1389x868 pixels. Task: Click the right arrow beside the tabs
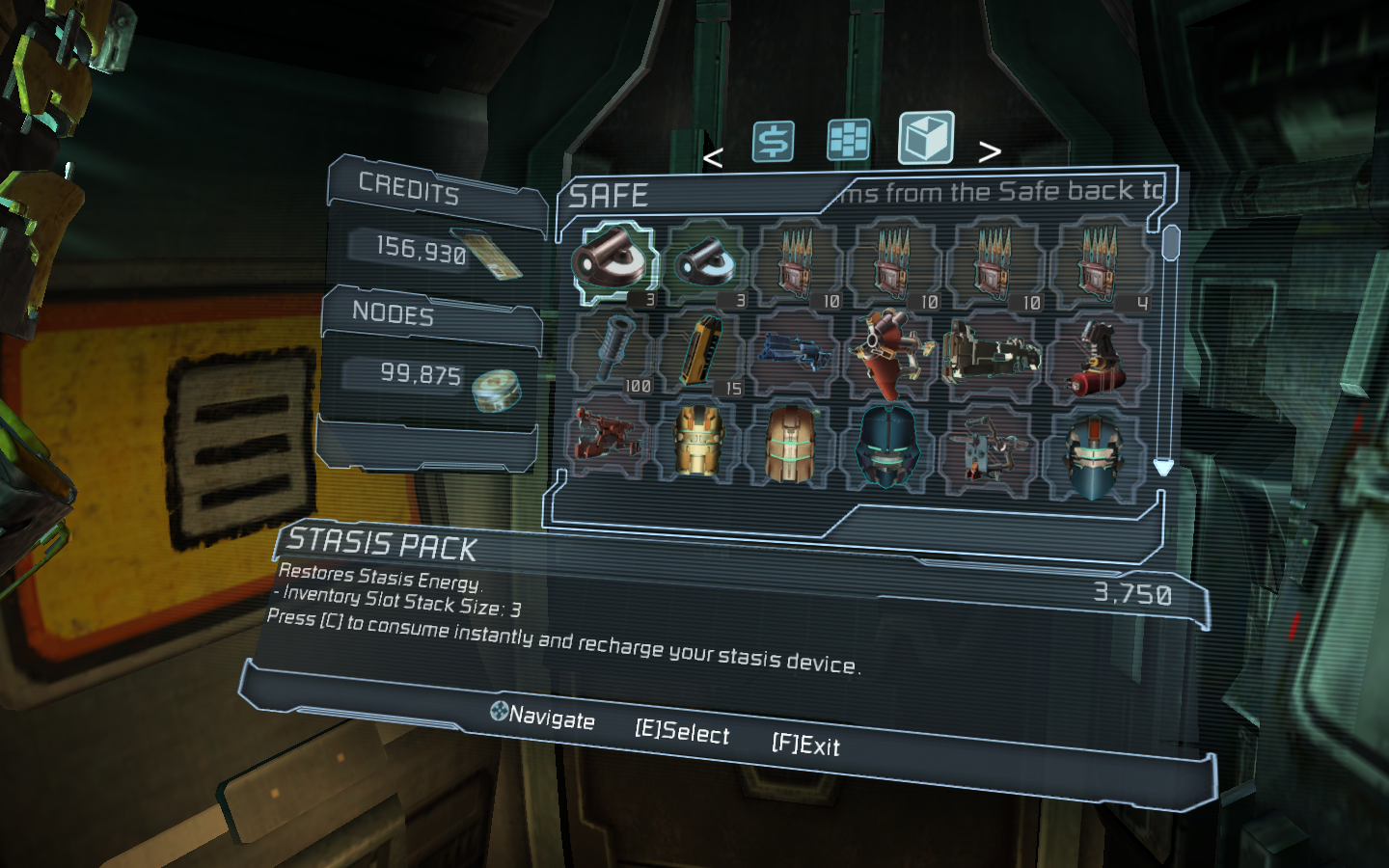pyautogui.click(x=990, y=151)
